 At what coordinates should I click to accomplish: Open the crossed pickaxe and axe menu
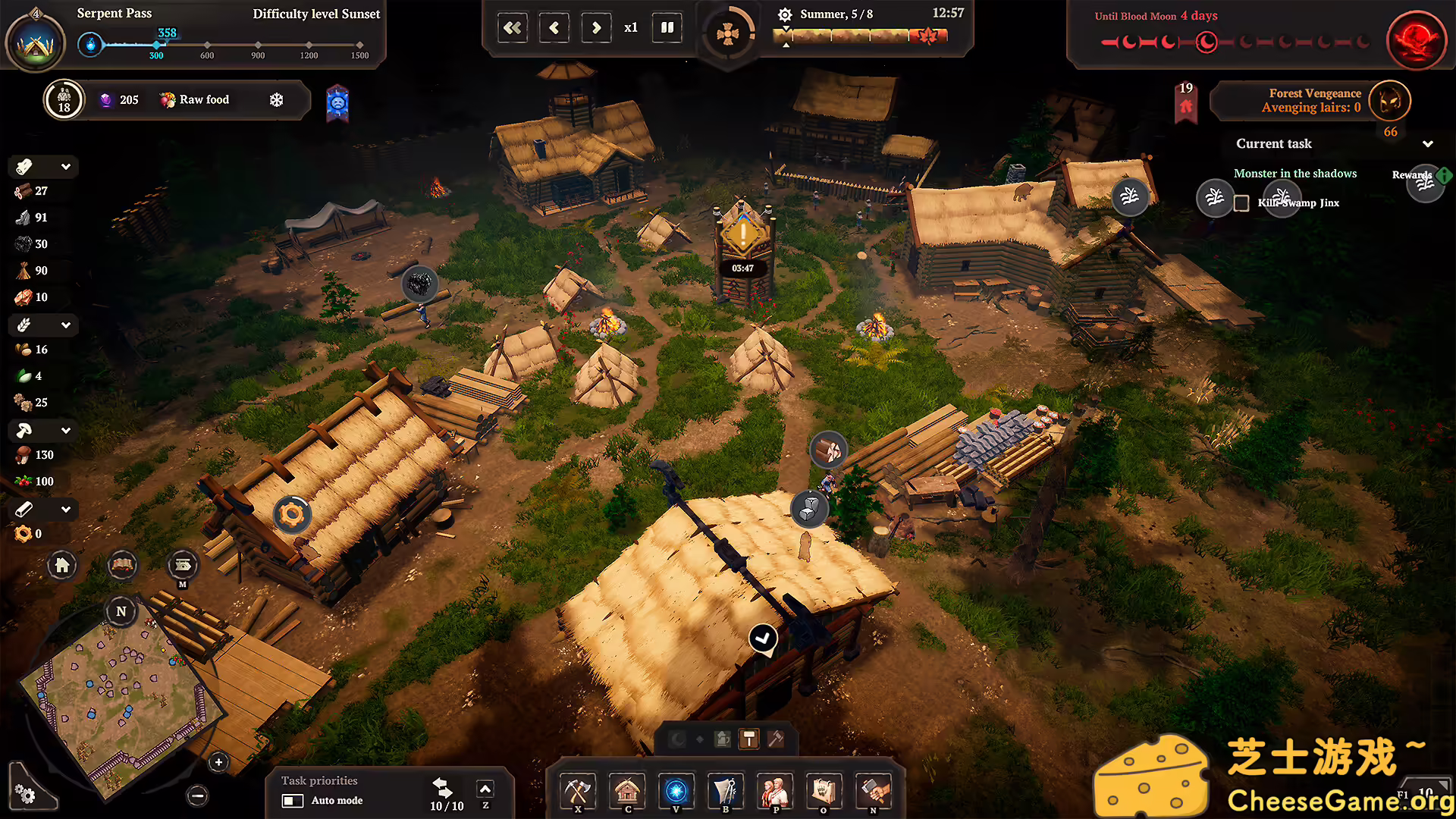coord(578,792)
